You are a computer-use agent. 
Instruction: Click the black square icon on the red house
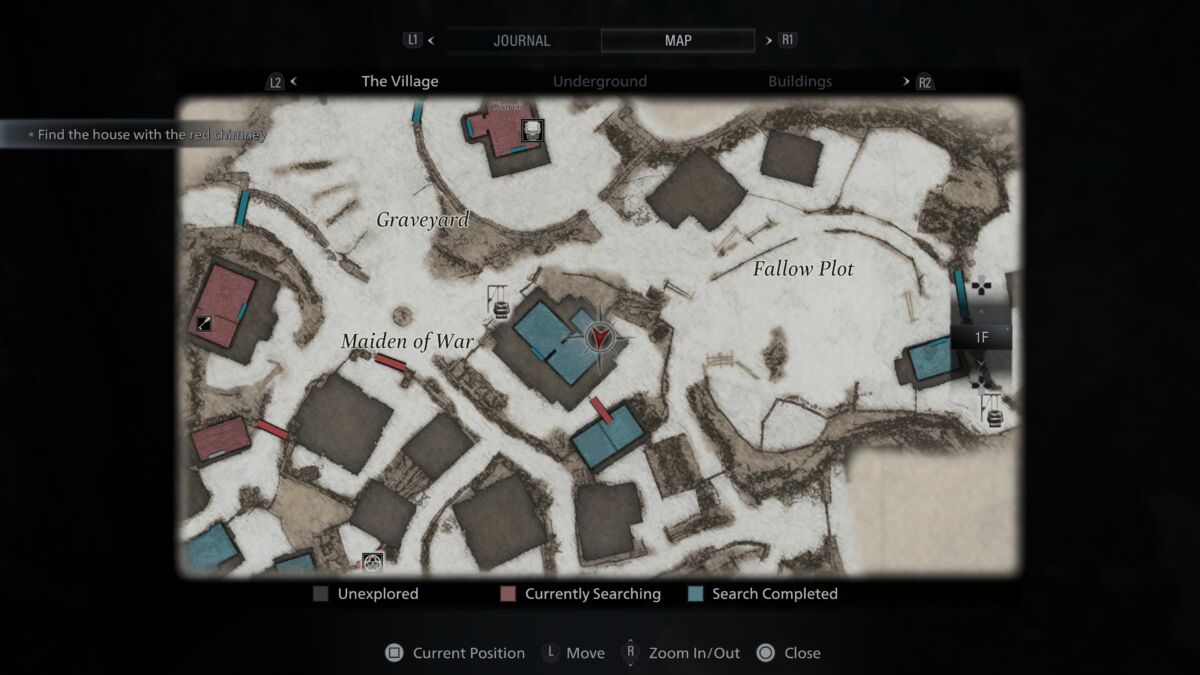(x=204, y=322)
